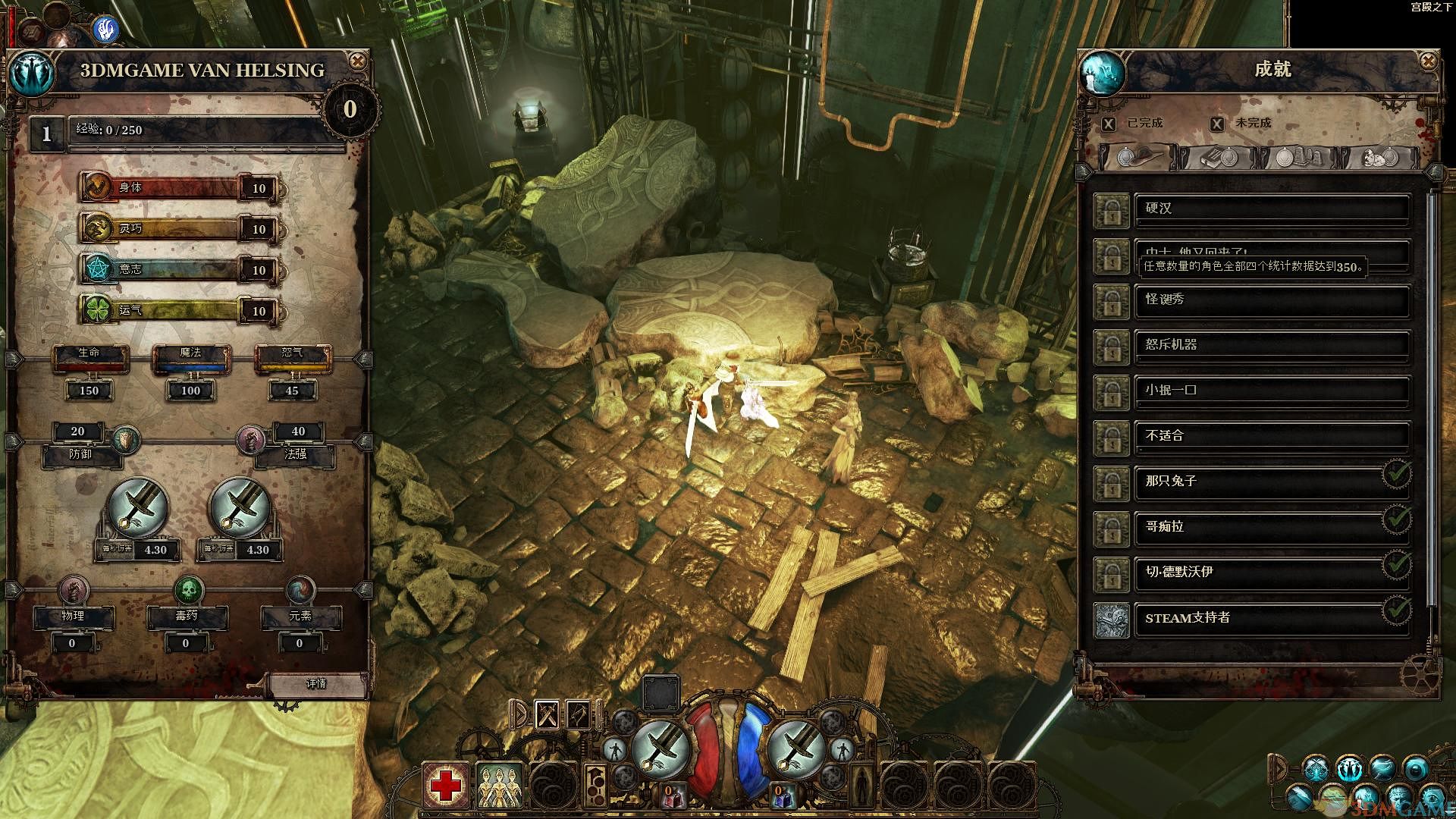This screenshot has height=819, width=1456.
Task: Select the 怒斥机器 achievement row
Action: [x=1271, y=346]
